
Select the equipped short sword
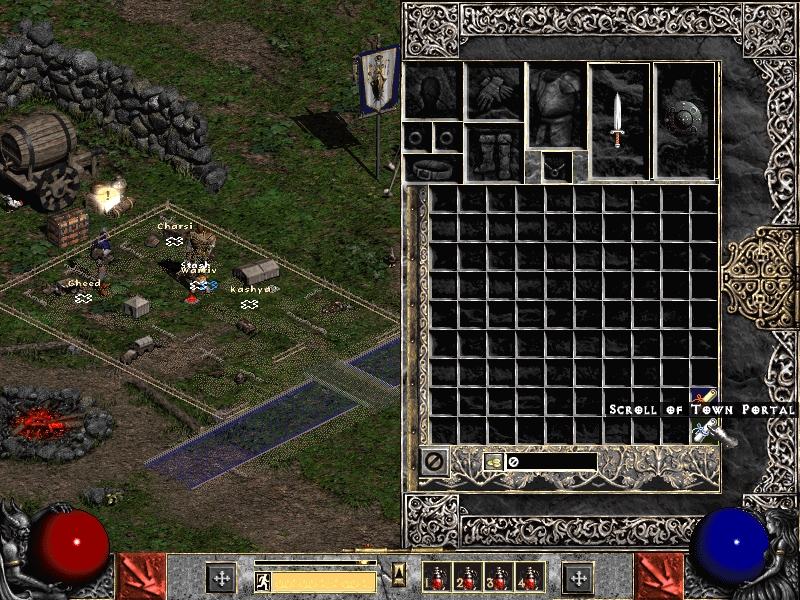618,120
